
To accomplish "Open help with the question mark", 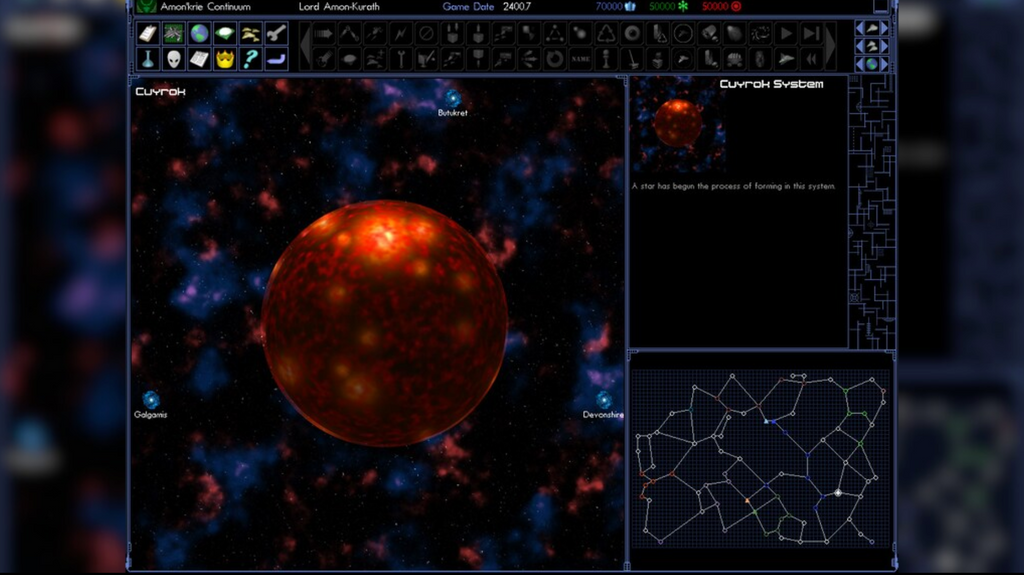I will point(251,59).
